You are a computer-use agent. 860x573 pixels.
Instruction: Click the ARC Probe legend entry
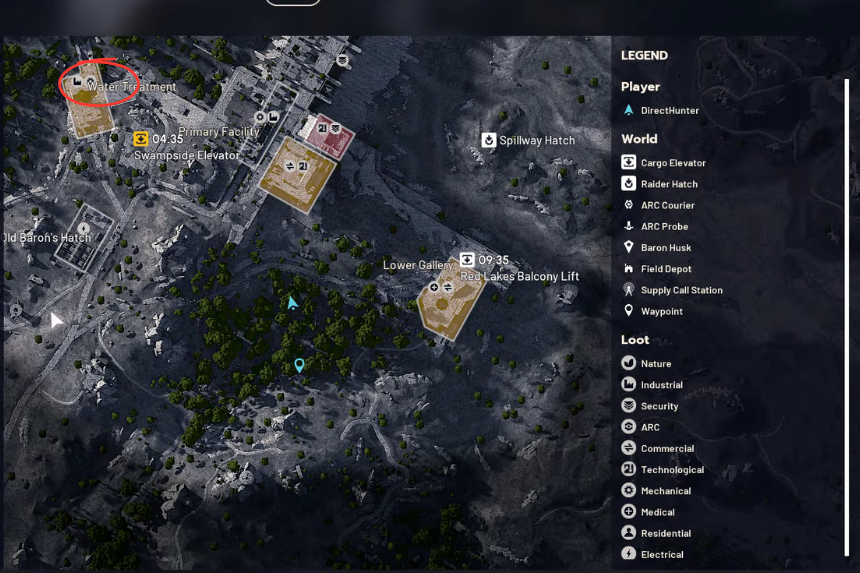(x=664, y=226)
